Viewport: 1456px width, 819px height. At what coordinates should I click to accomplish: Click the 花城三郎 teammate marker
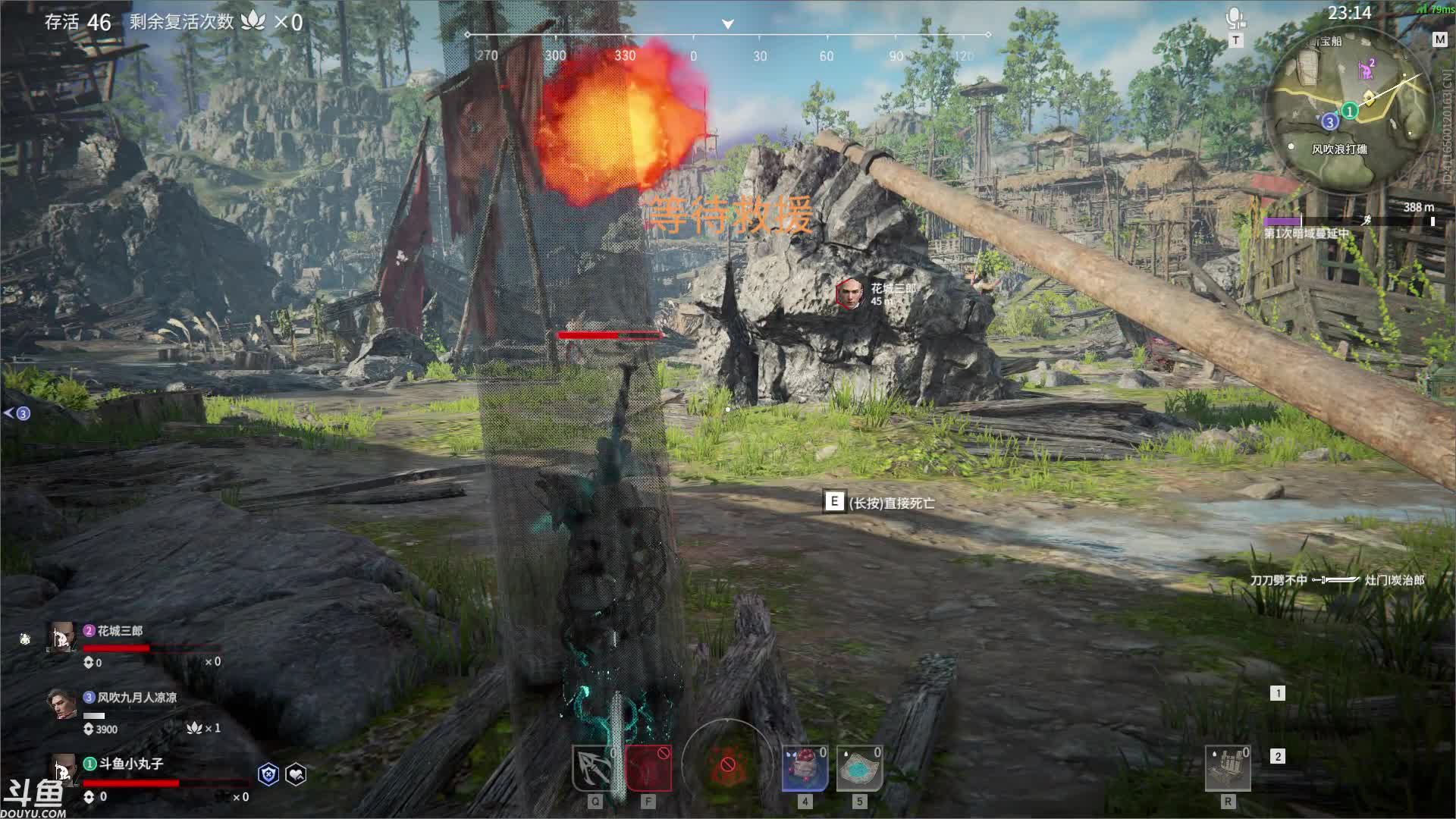click(849, 293)
